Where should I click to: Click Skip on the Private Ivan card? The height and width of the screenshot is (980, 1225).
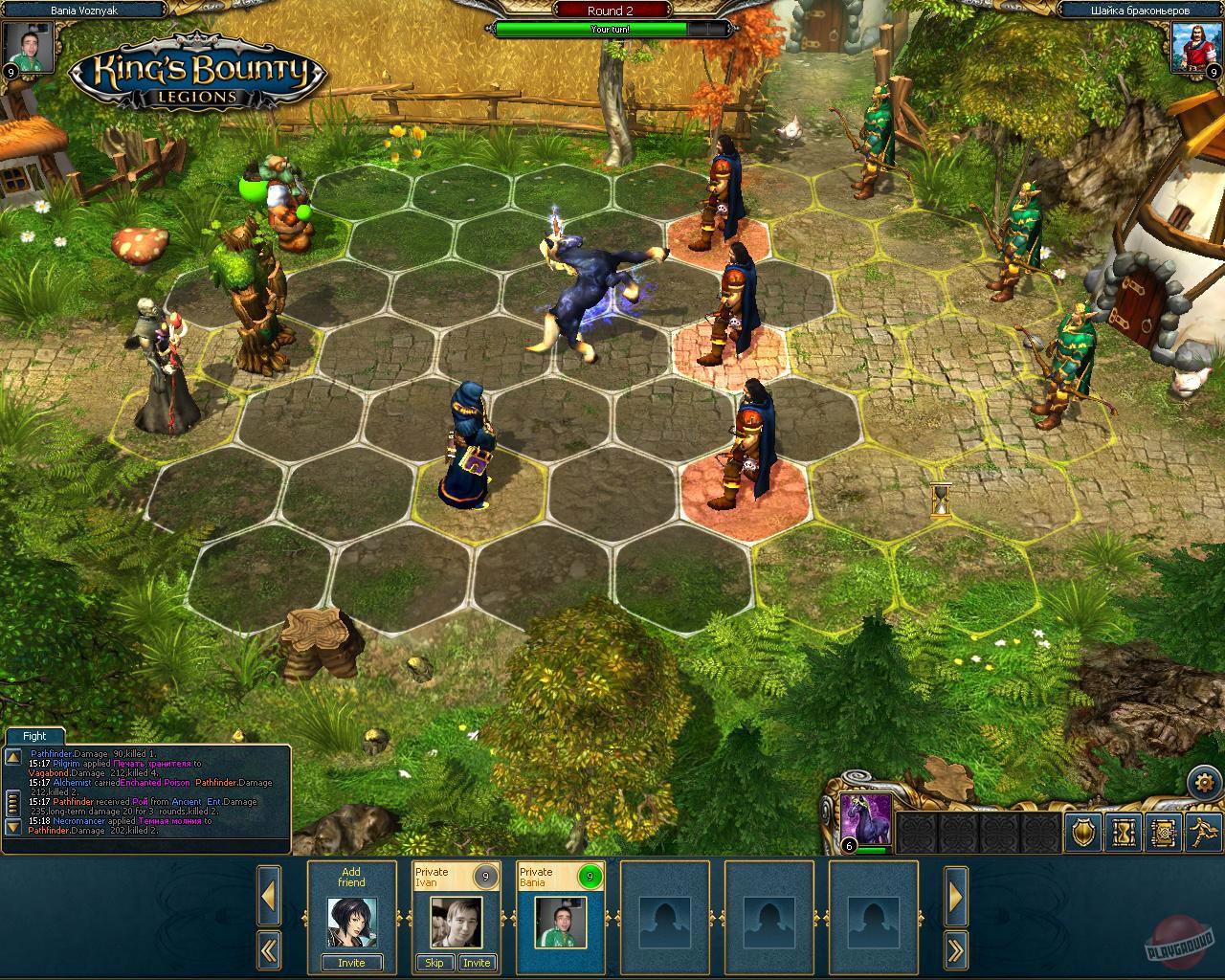(434, 963)
